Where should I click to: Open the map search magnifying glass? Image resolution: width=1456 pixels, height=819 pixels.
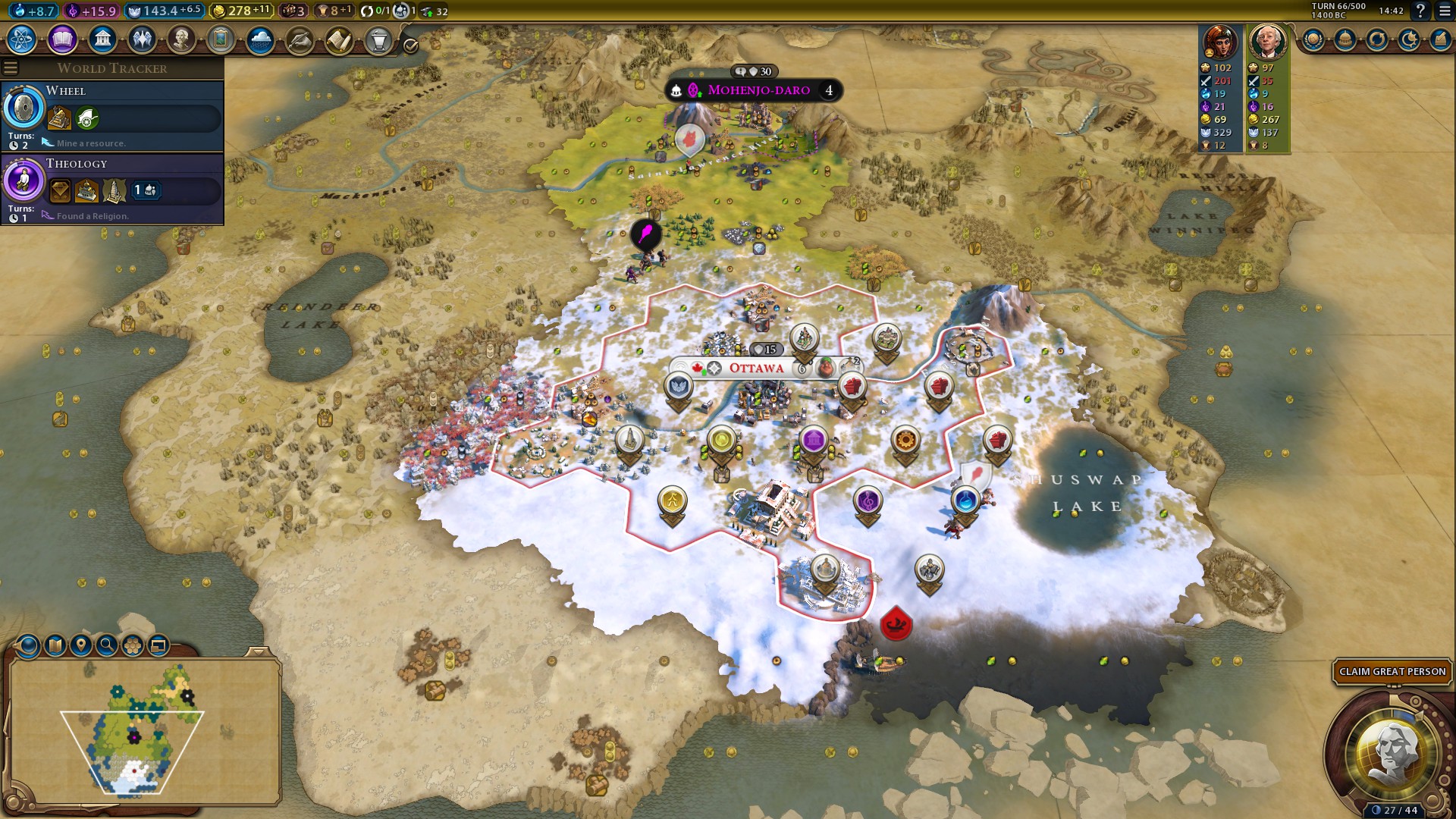tap(107, 645)
